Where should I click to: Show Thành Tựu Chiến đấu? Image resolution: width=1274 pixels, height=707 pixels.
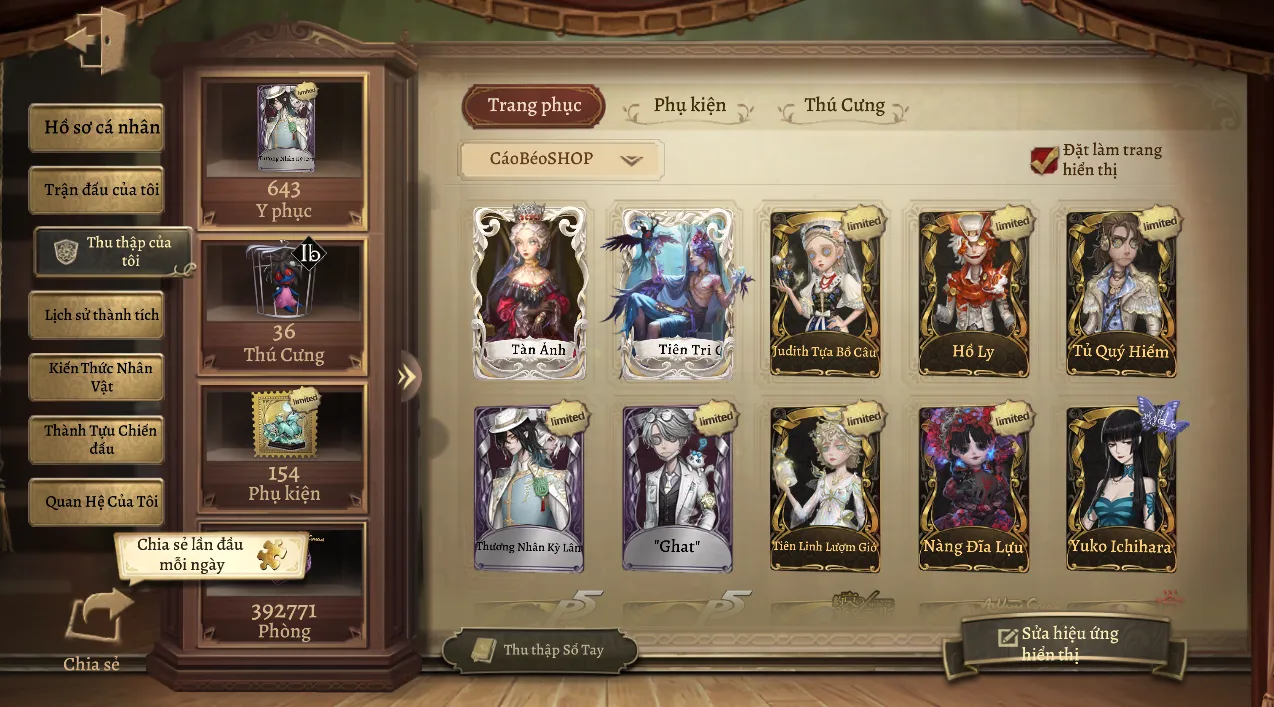pos(97,440)
